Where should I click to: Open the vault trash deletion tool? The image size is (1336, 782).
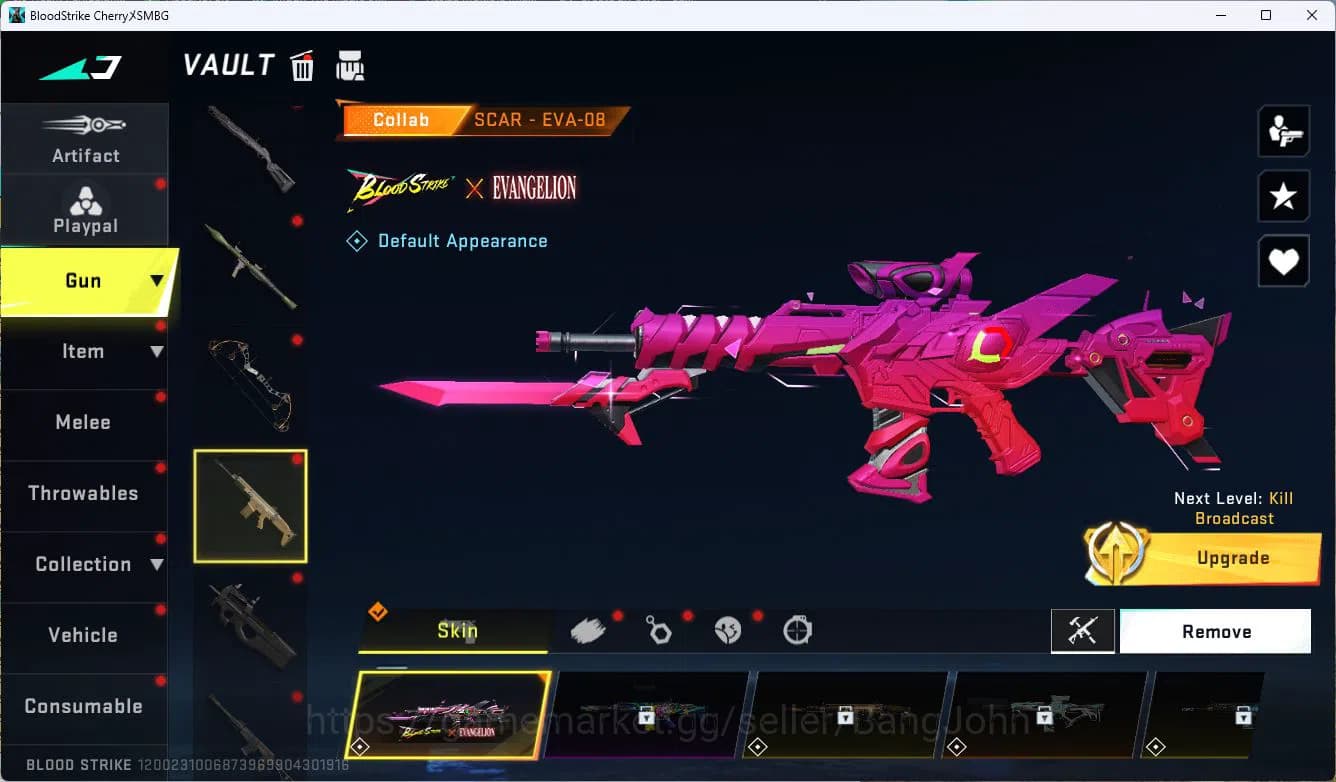[x=302, y=65]
